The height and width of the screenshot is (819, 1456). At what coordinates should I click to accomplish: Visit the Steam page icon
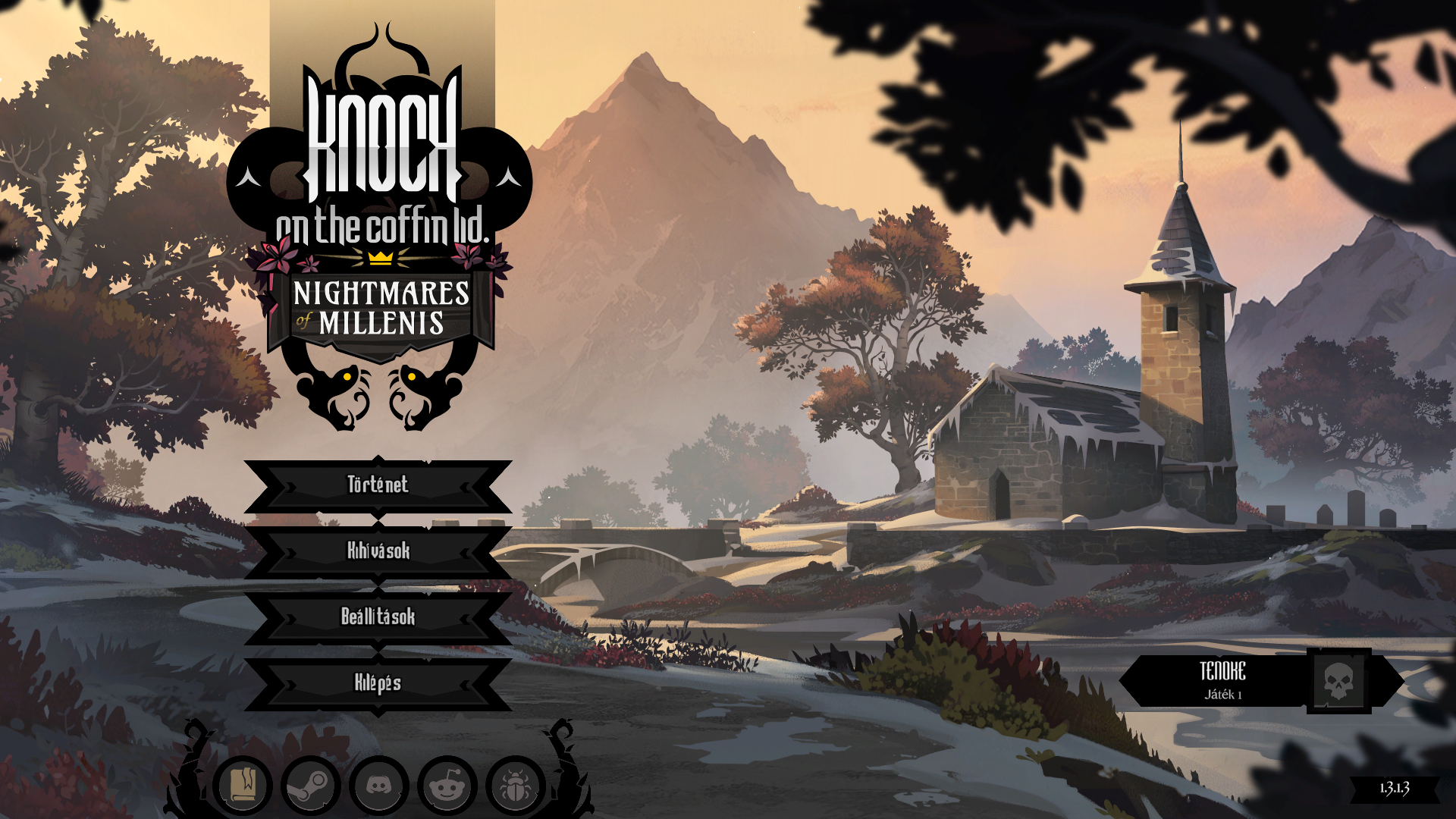pyautogui.click(x=311, y=785)
